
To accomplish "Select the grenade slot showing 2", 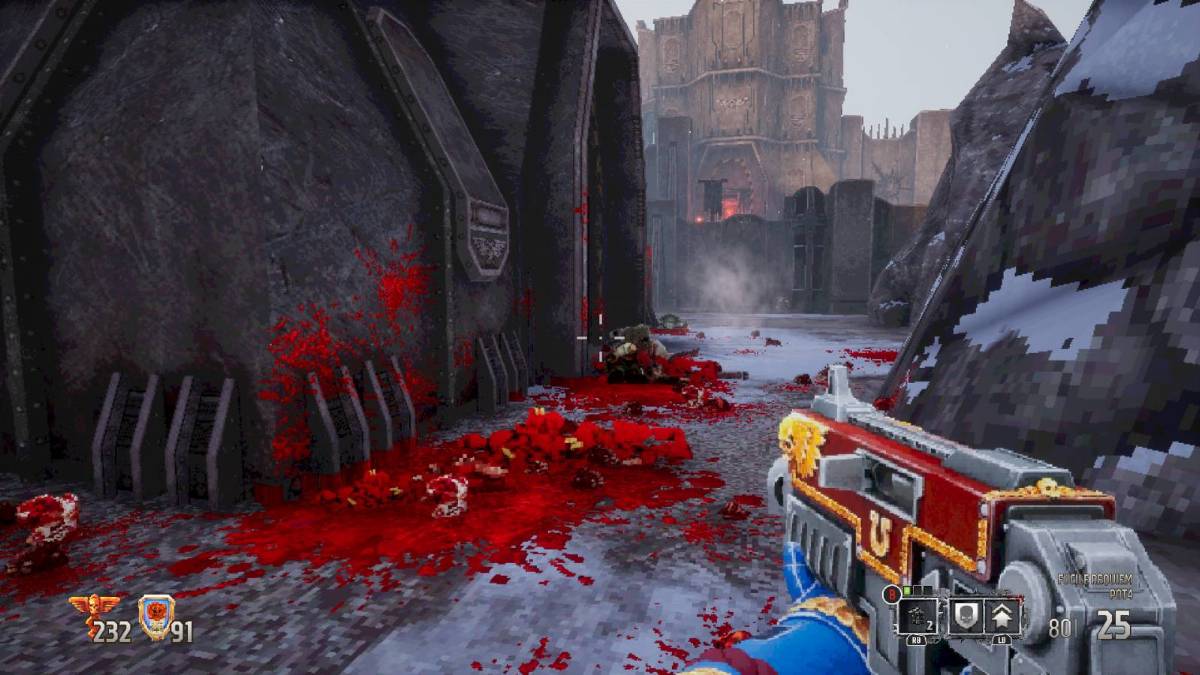I will 917,615.
